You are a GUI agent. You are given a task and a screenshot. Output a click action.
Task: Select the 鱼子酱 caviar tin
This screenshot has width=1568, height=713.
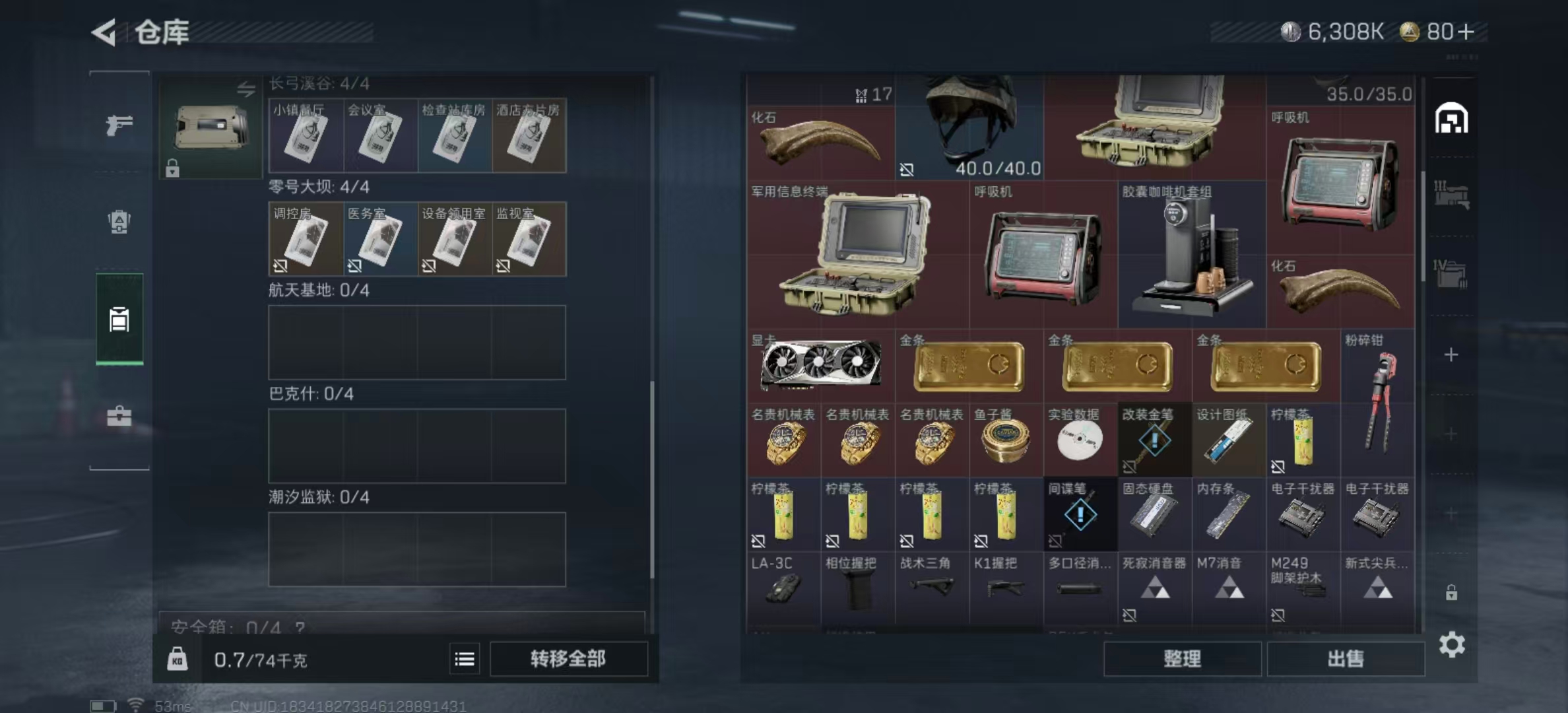coord(1005,440)
